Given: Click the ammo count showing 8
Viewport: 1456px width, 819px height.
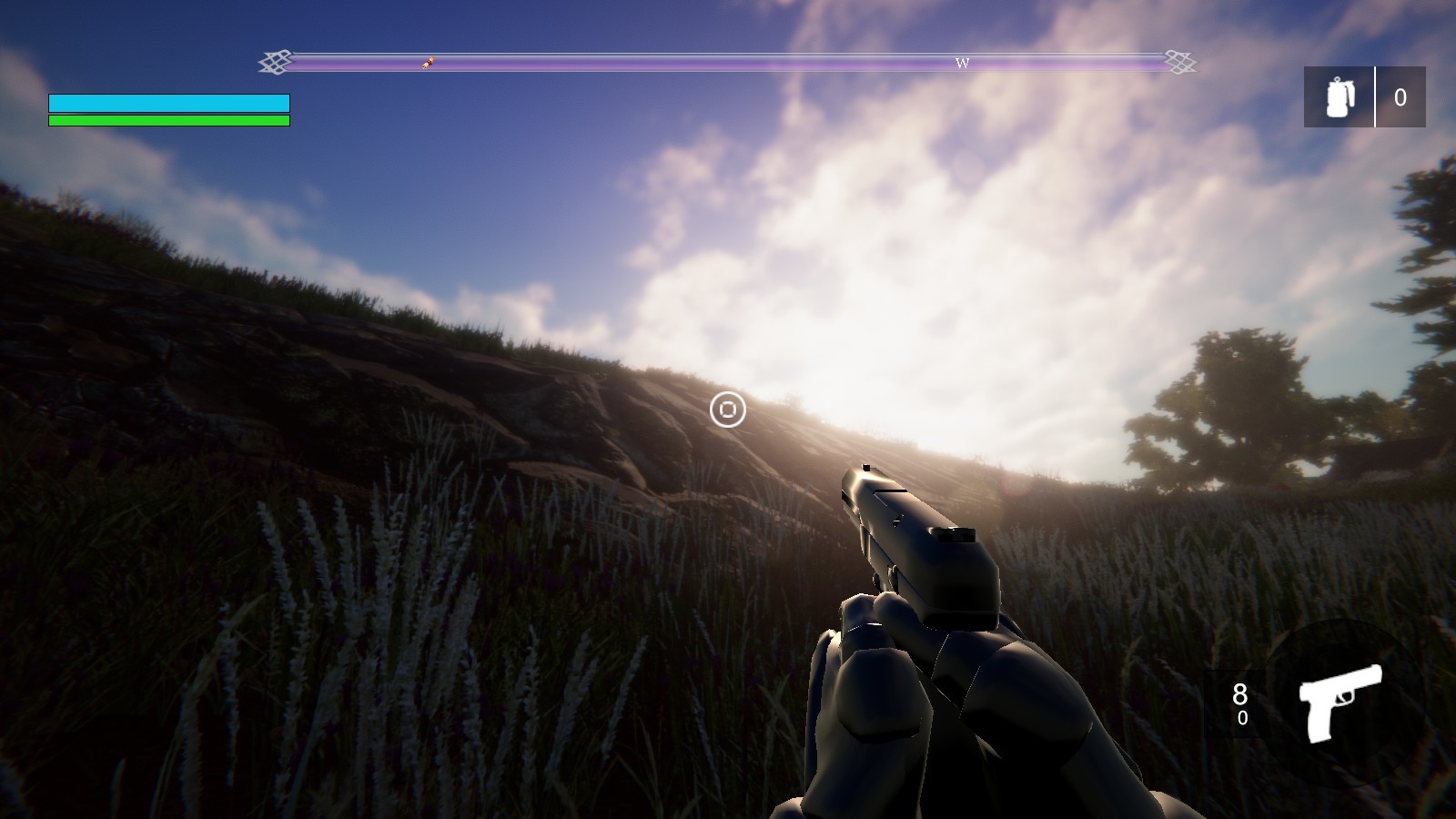Looking at the screenshot, I should 1240,693.
